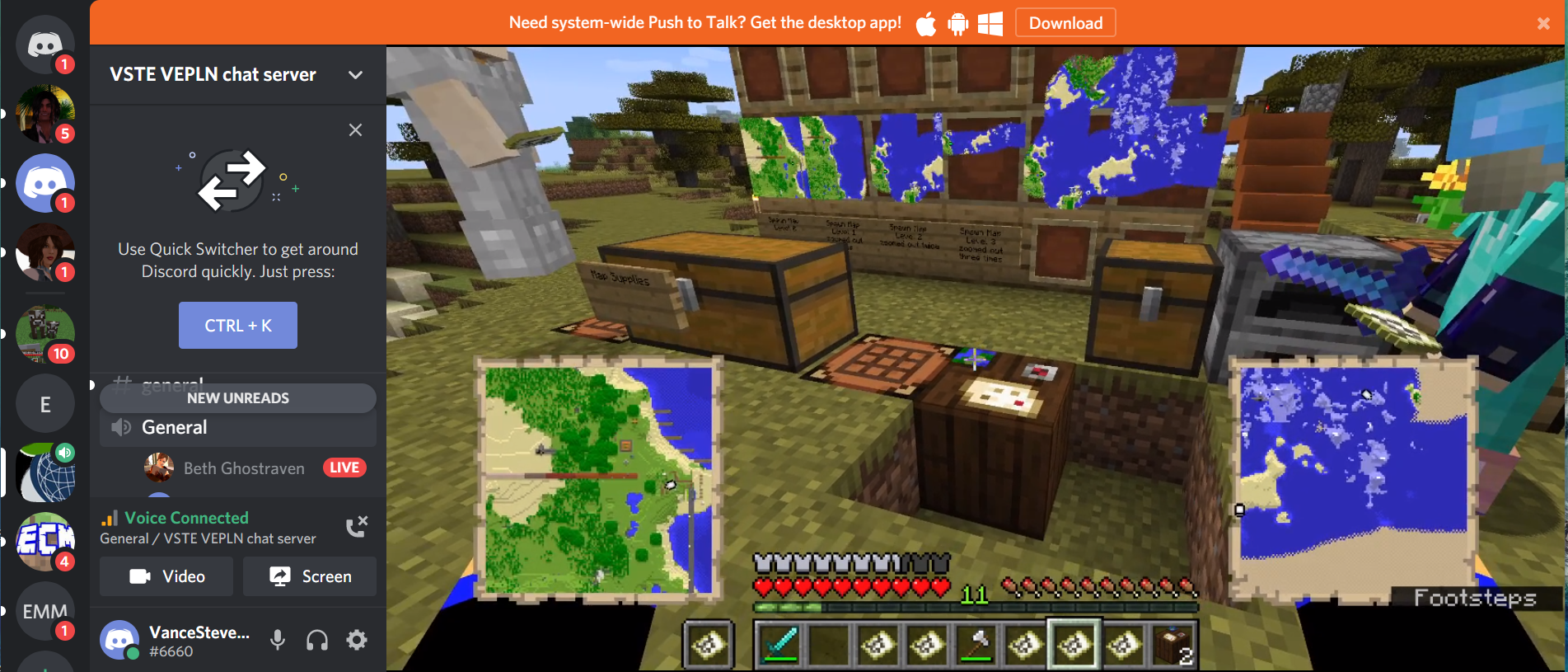
Task: Deafen audio using the headphones icon
Action: [316, 640]
